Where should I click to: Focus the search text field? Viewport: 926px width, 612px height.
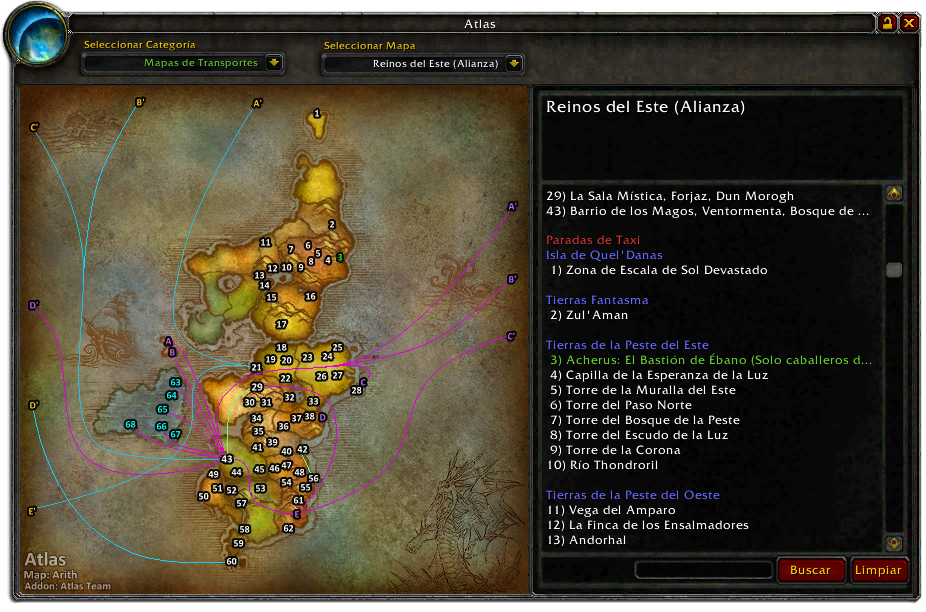[703, 570]
